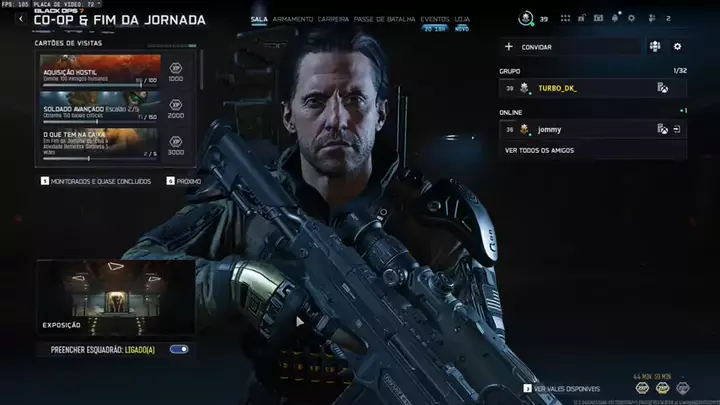Image resolution: width=720 pixels, height=405 pixels.
Task: Open the Eventos tab
Action: (x=434, y=18)
